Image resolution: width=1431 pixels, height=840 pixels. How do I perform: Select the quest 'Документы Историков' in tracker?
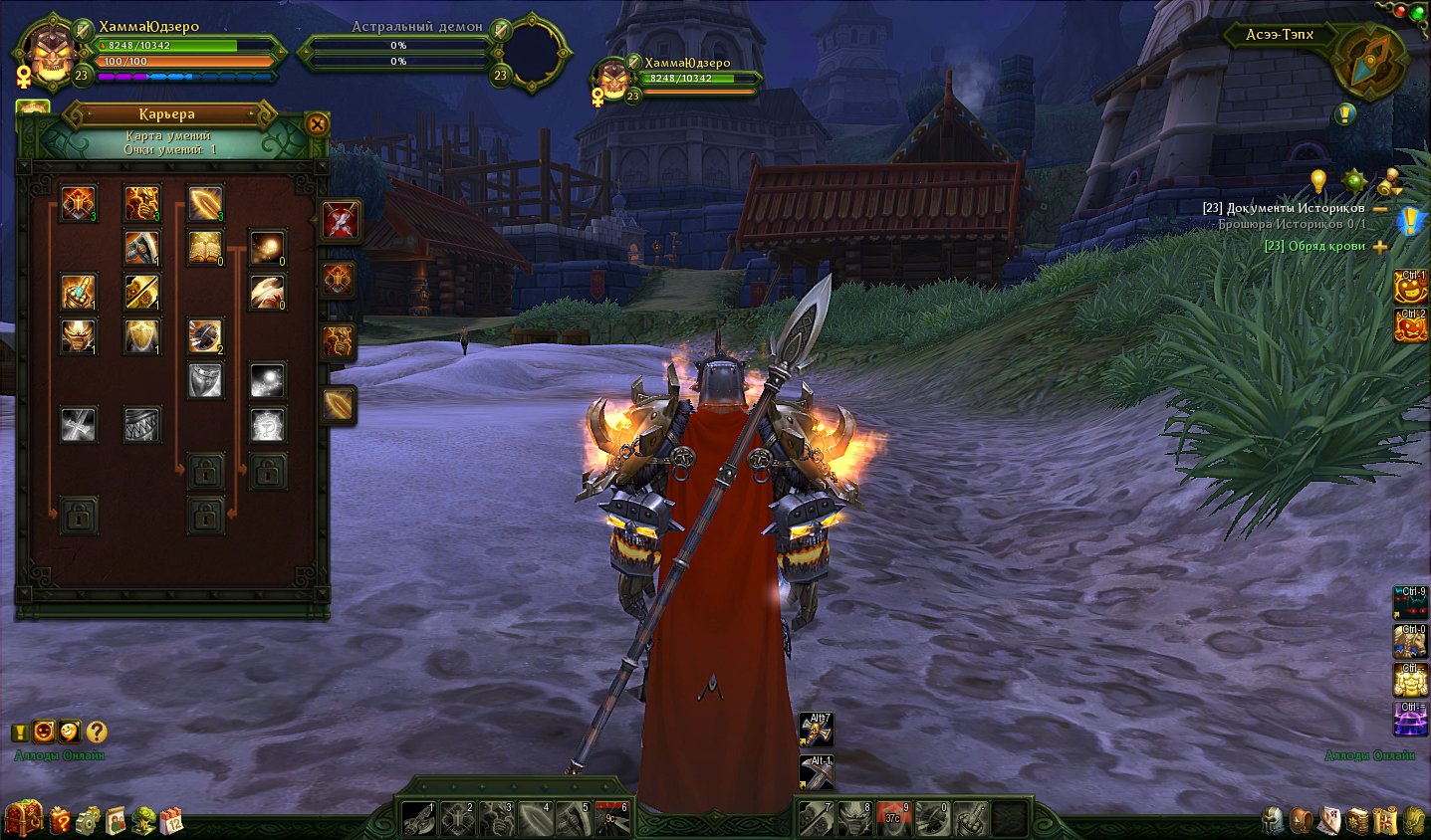(x=1283, y=208)
